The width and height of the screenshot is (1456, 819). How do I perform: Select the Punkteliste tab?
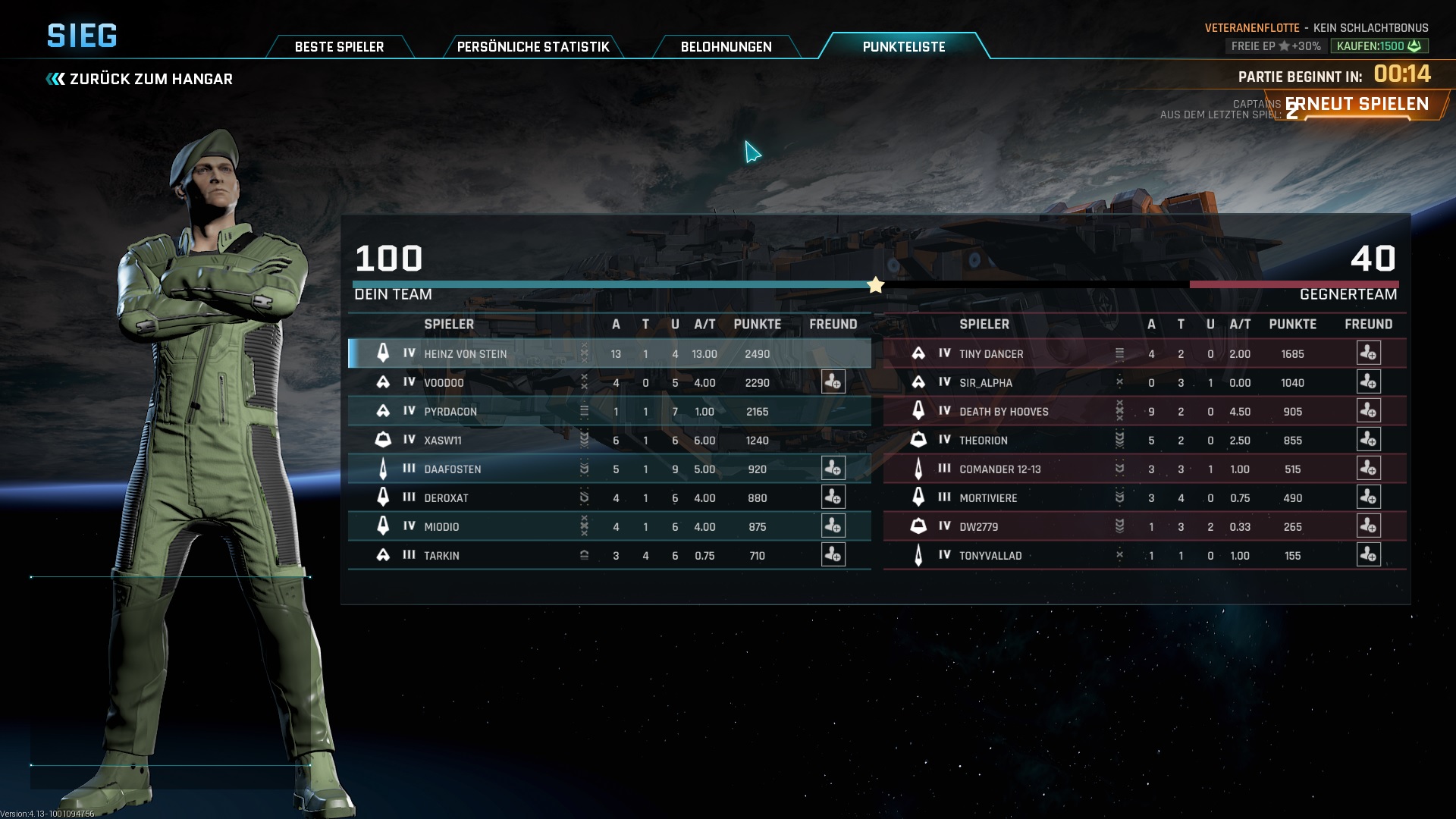903,47
